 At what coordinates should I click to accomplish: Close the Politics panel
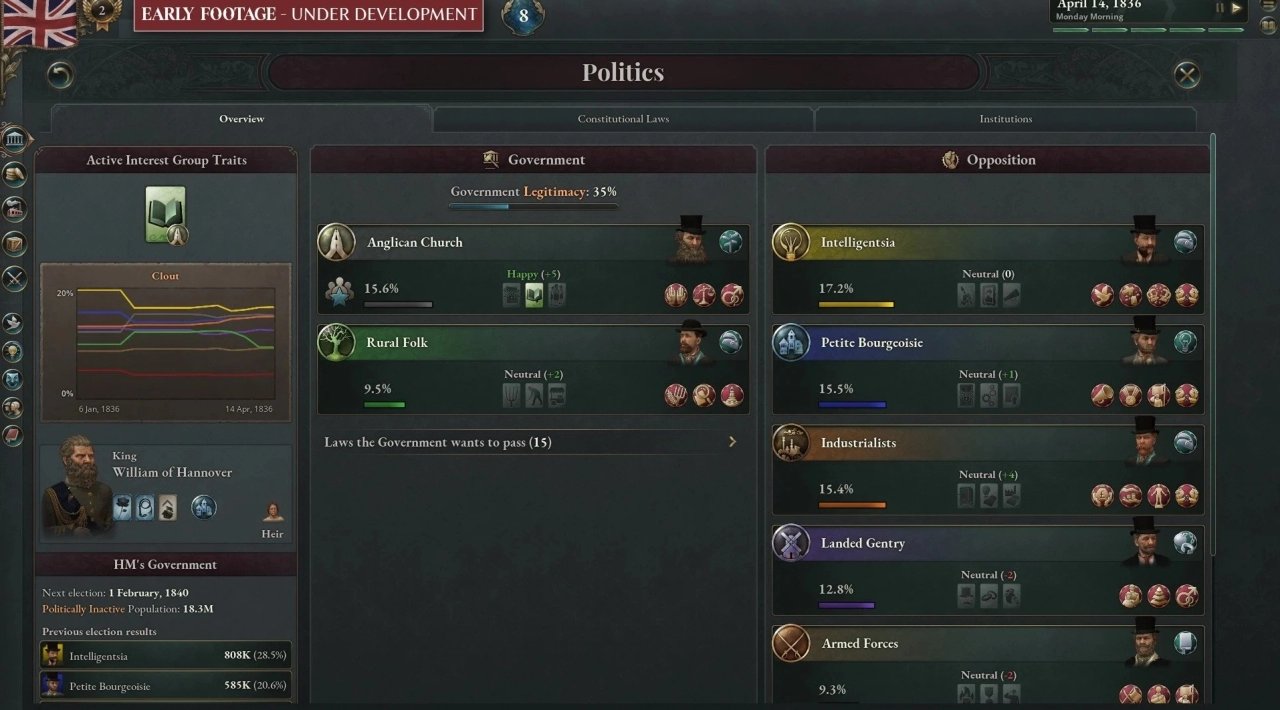[x=1186, y=75]
